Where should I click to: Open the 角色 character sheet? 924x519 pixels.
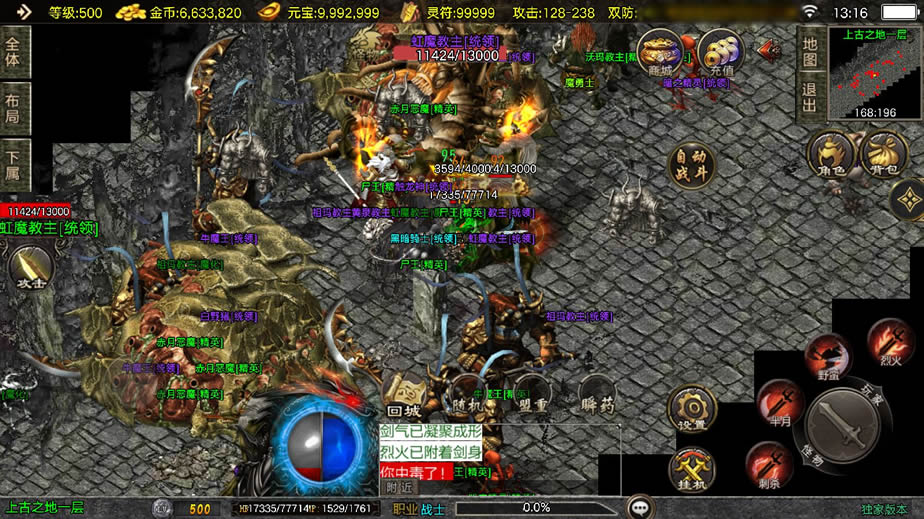[x=831, y=155]
